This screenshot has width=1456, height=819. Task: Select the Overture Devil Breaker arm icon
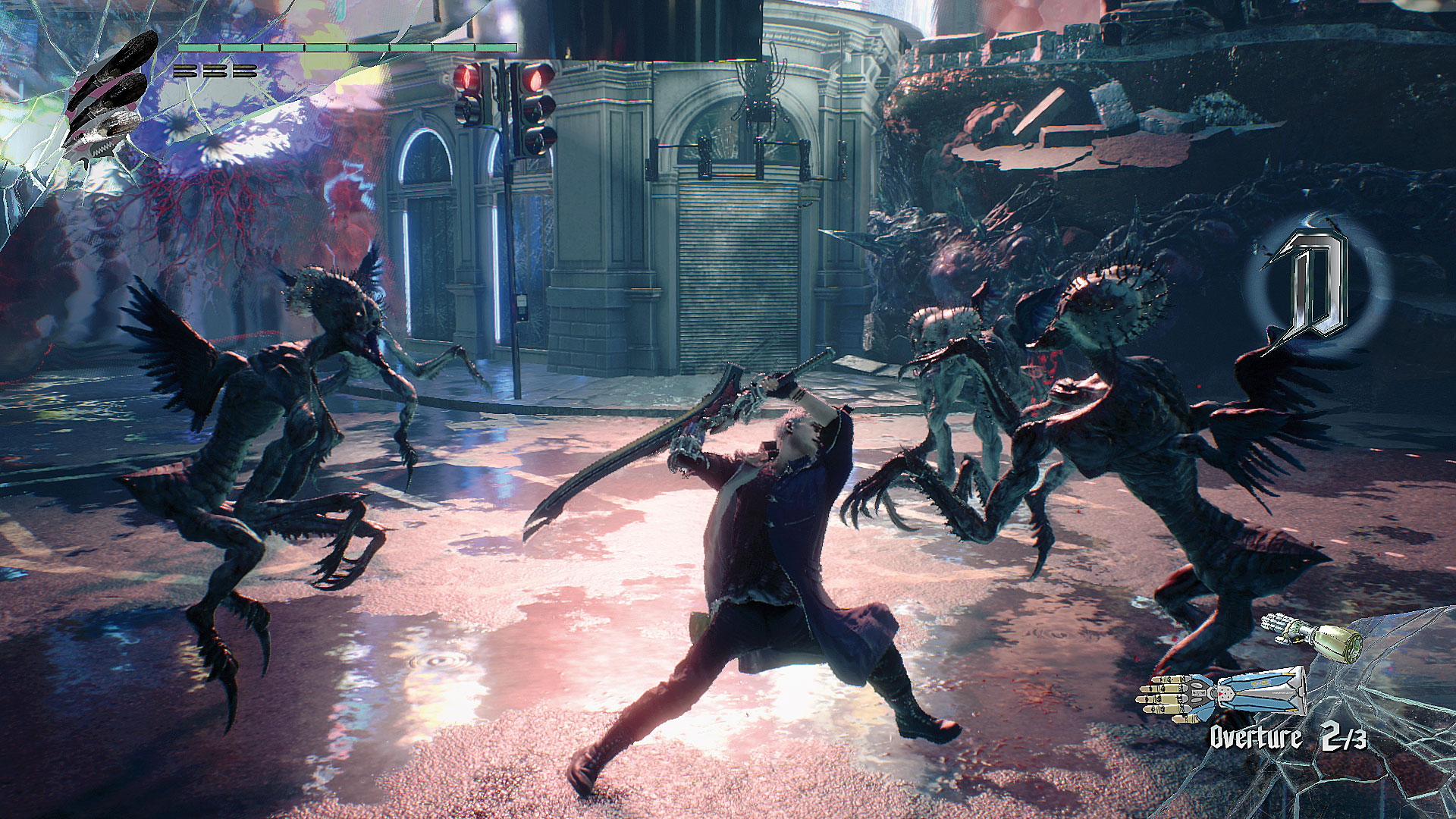tap(1222, 694)
